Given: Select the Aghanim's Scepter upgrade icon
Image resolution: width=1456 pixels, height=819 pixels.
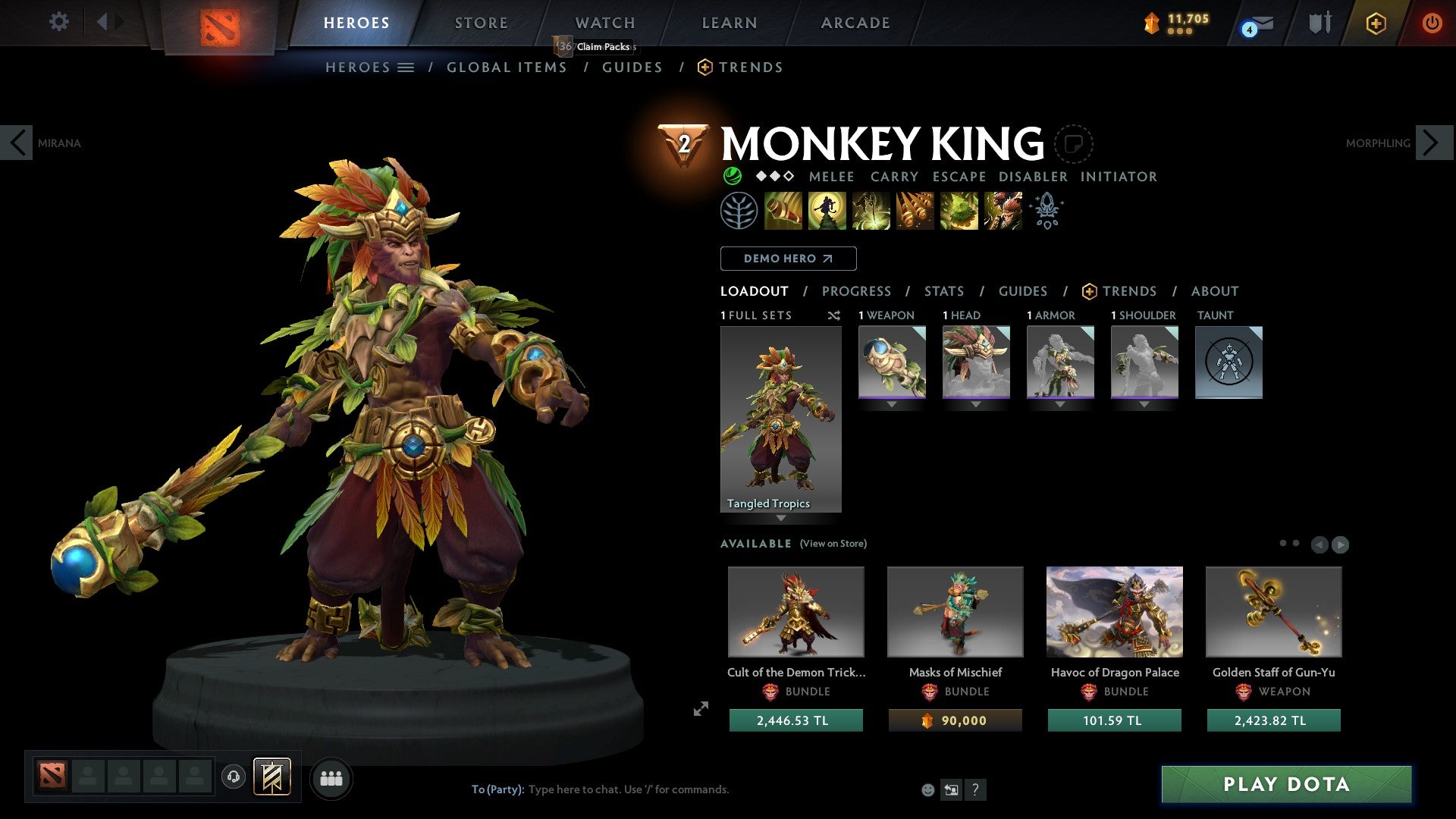Looking at the screenshot, I should pos(1047,212).
